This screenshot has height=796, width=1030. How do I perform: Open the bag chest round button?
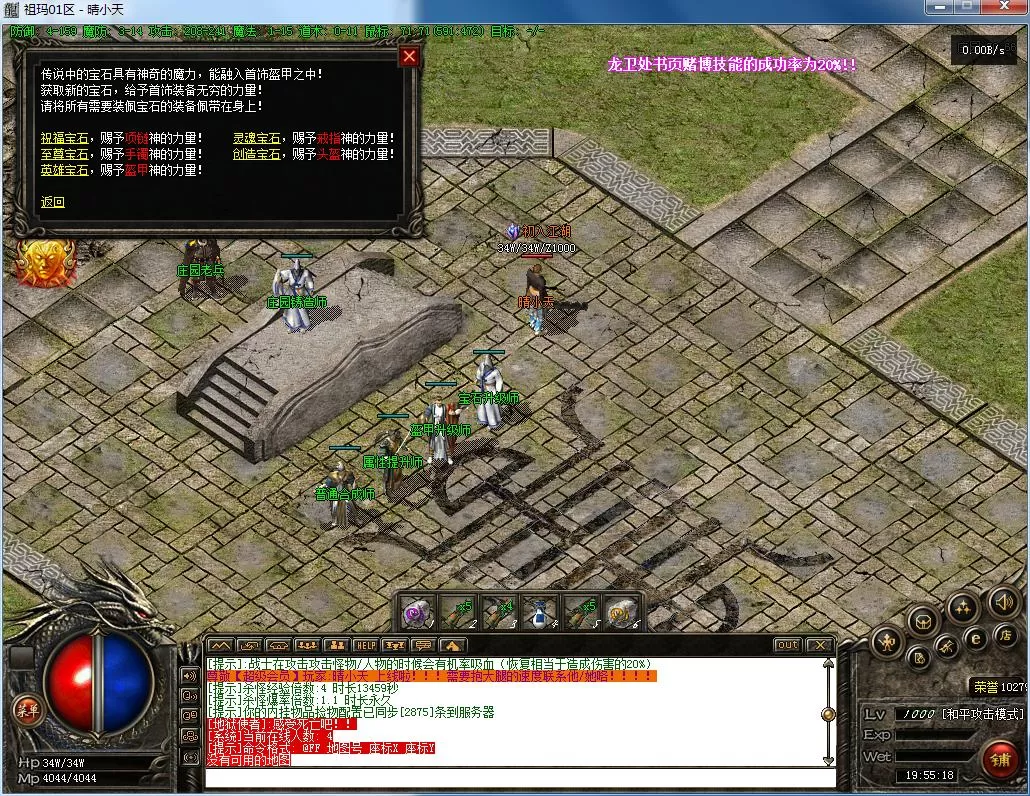923,621
